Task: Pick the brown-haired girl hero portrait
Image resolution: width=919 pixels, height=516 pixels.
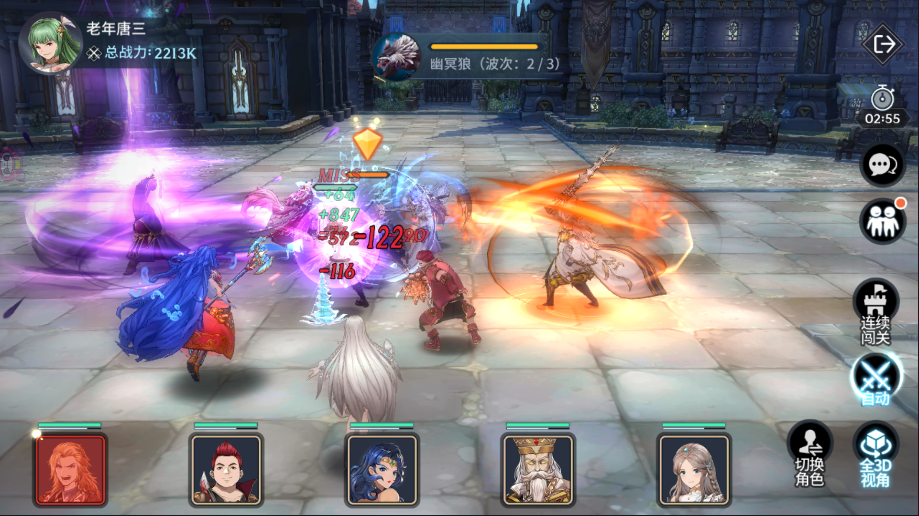Action: [x=694, y=469]
